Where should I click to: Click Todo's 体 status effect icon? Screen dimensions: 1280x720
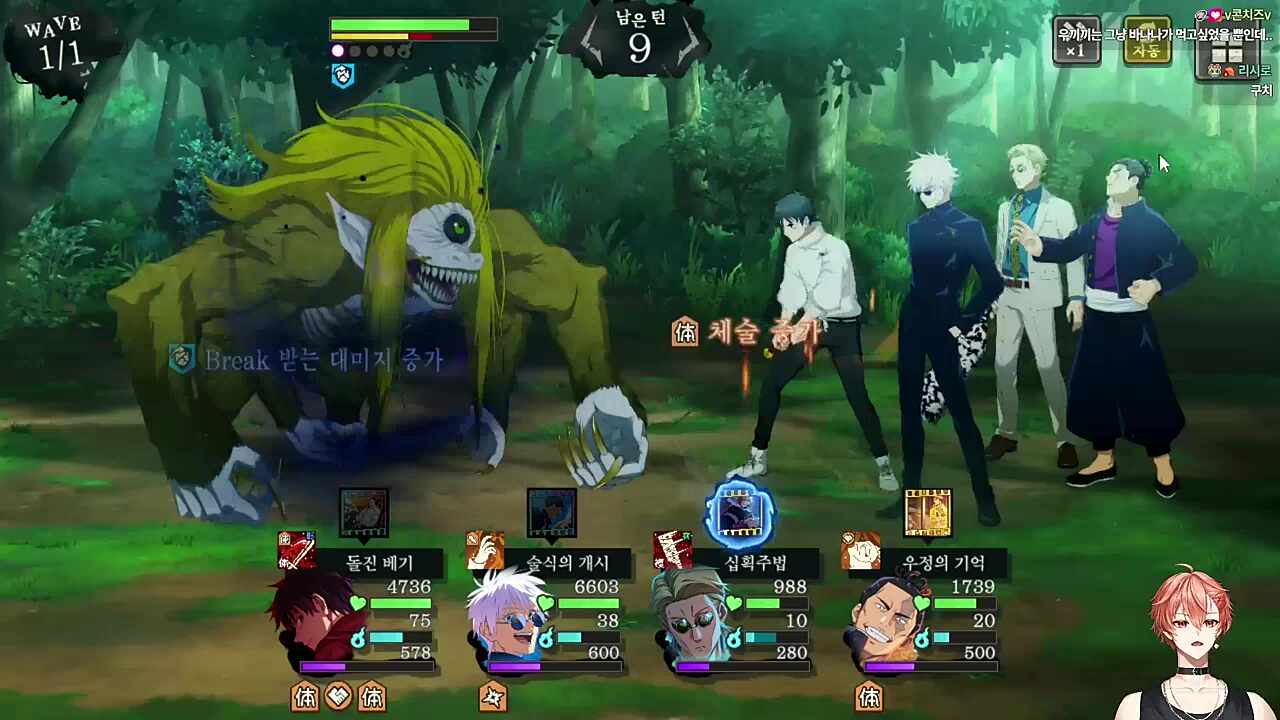869,697
